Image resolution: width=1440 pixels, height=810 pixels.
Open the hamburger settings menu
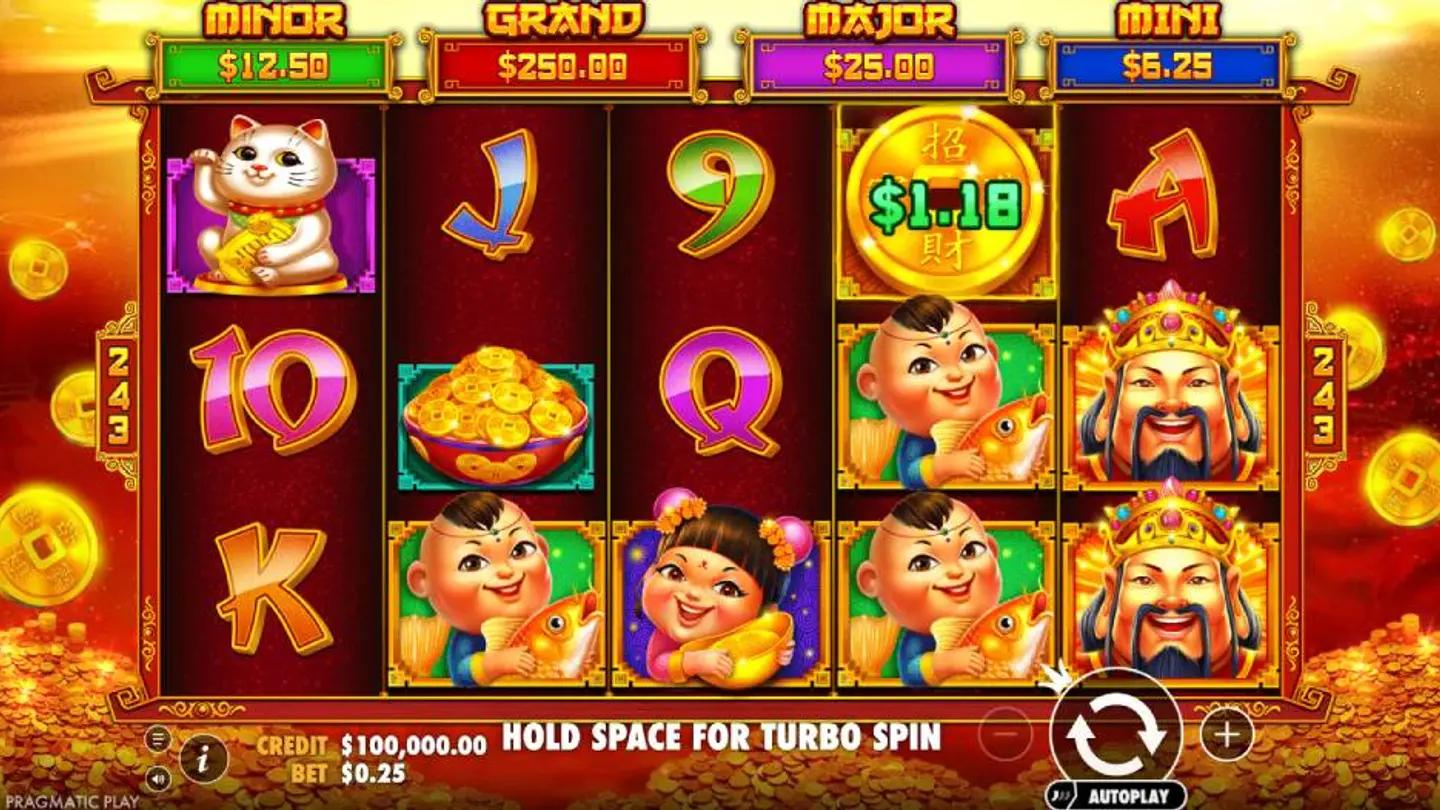tap(158, 739)
